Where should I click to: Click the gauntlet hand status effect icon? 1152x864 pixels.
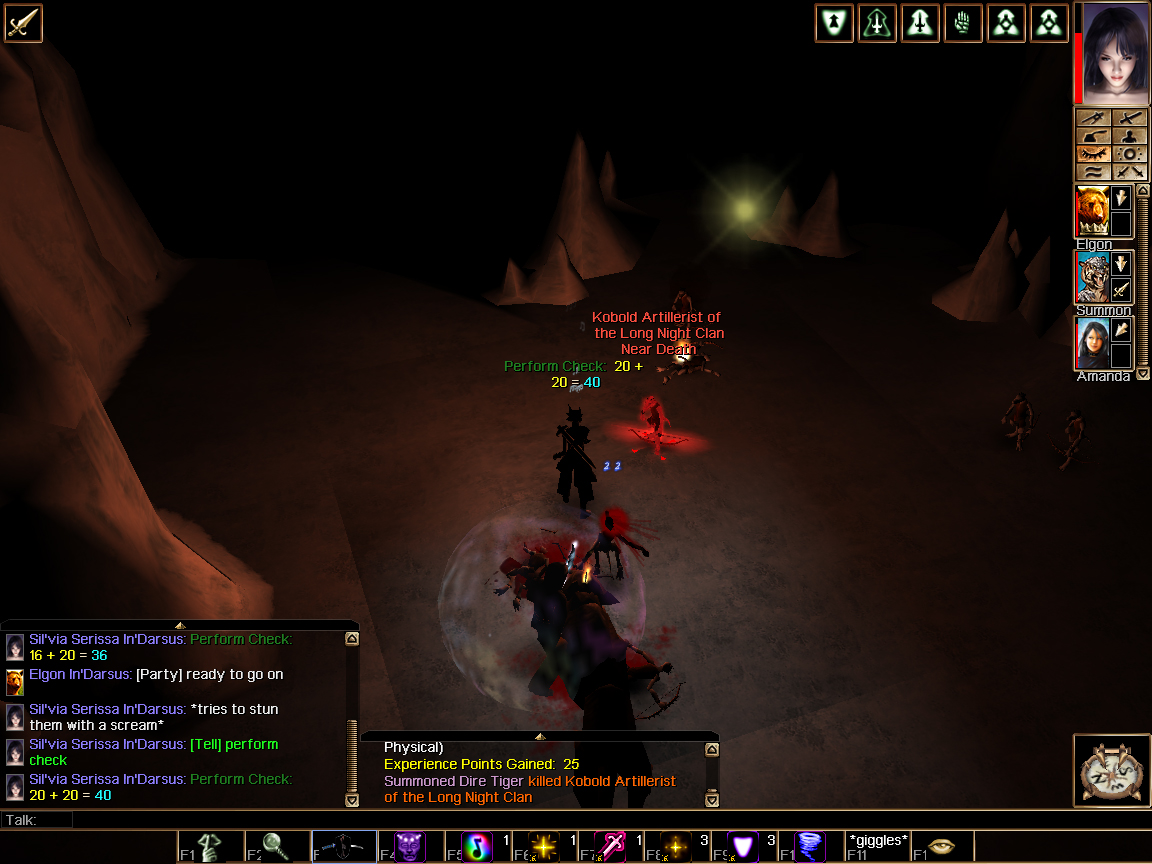963,23
